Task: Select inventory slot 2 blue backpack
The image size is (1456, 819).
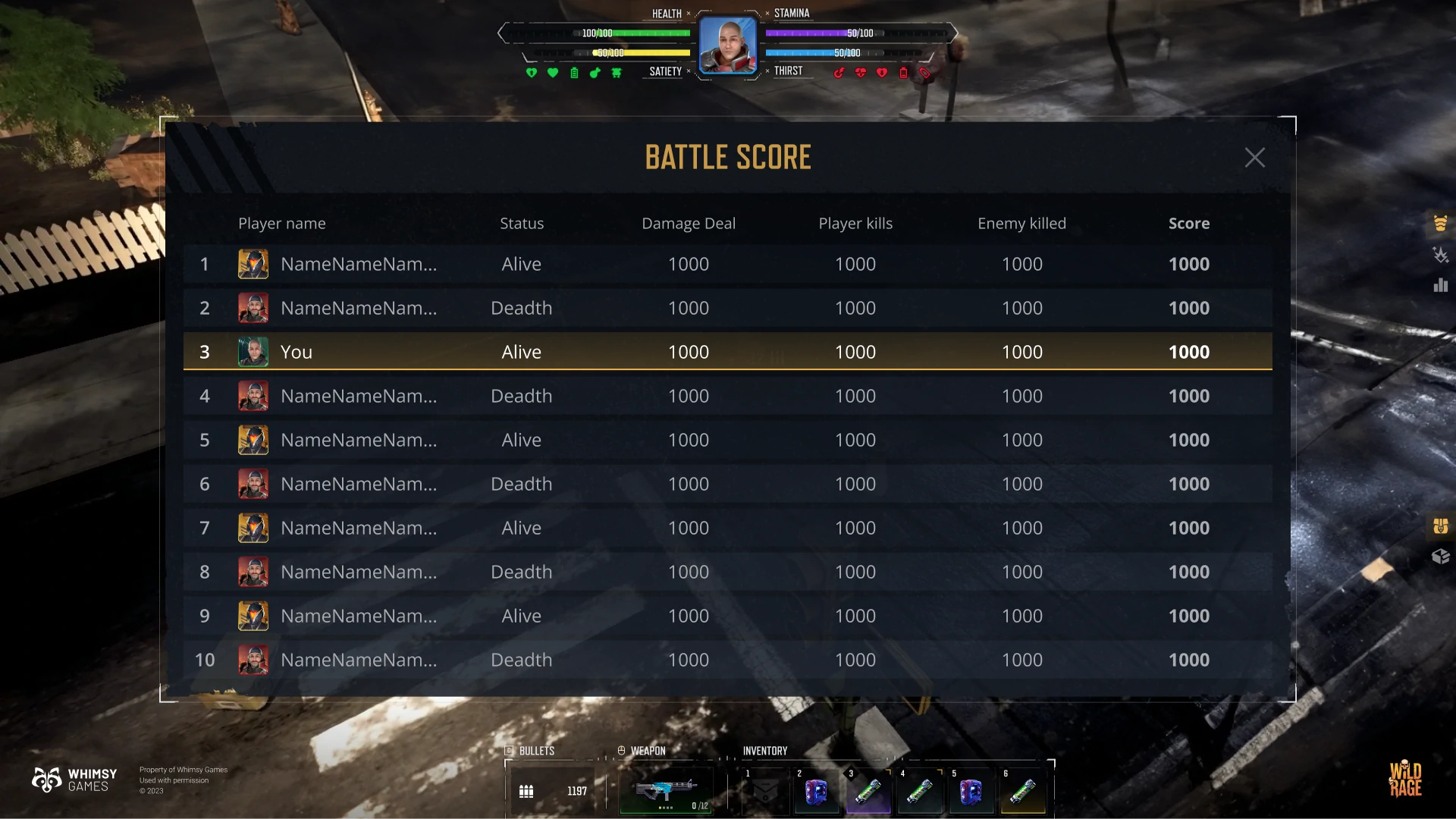Action: click(x=816, y=792)
